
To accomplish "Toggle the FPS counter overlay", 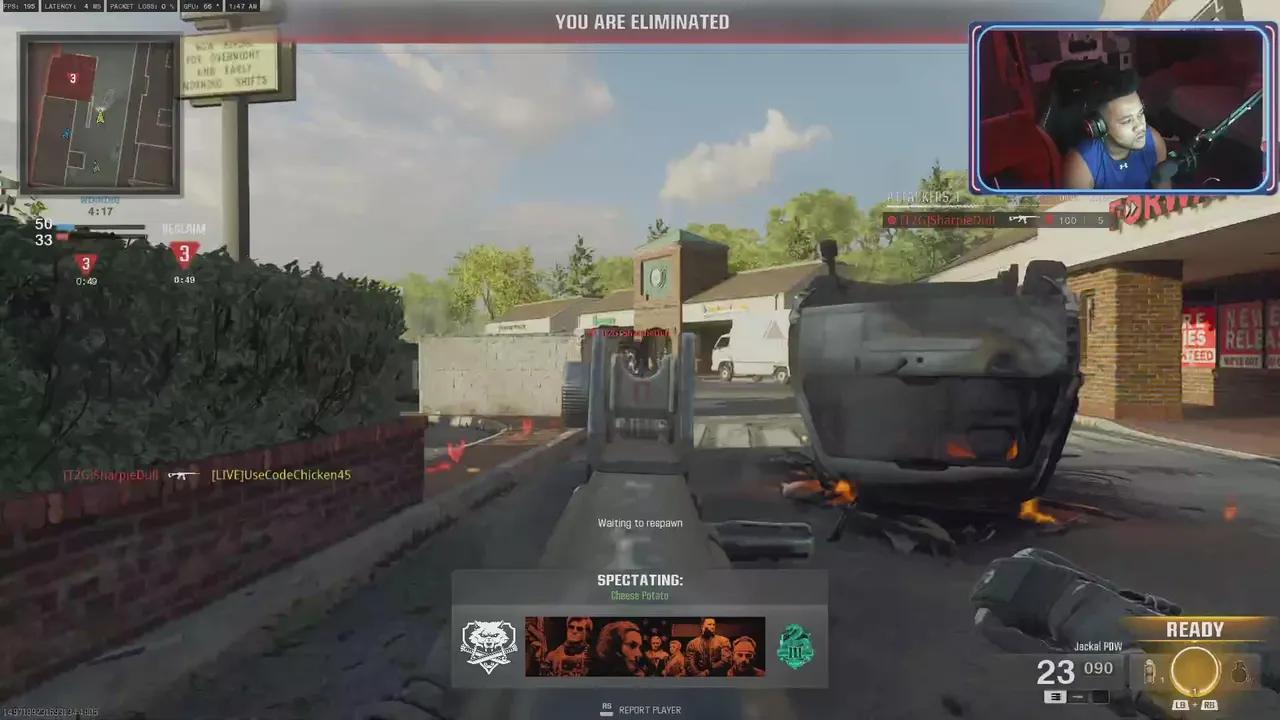I will pyautogui.click(x=18, y=6).
